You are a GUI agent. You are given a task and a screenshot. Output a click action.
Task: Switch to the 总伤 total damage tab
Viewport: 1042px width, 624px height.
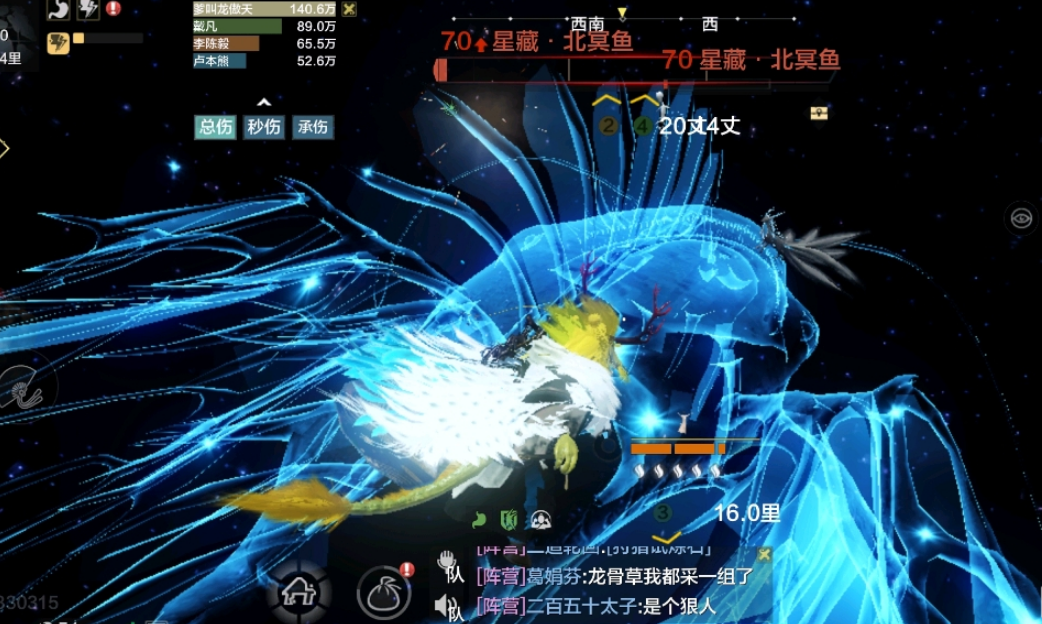(x=215, y=127)
